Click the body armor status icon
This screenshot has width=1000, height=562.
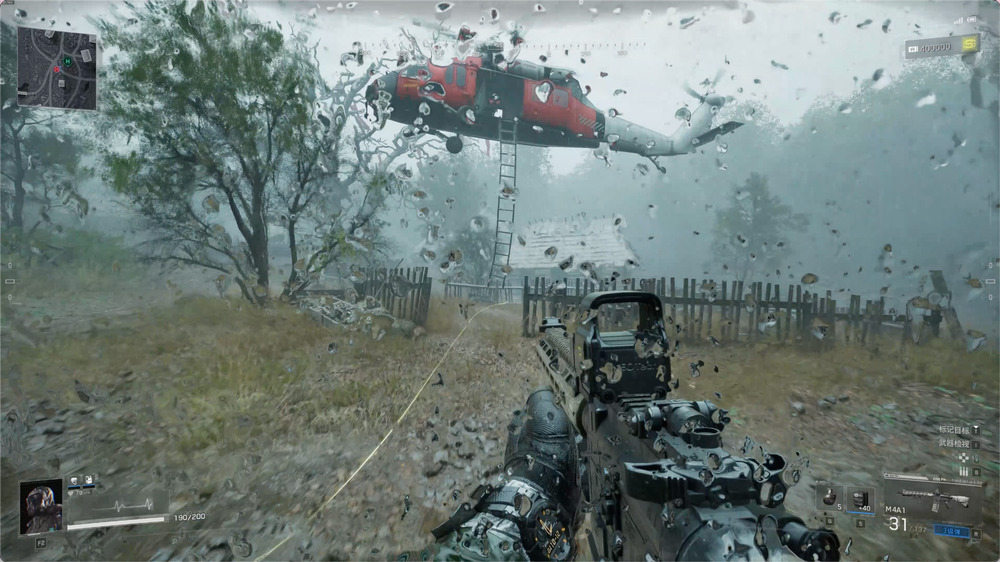[88, 481]
